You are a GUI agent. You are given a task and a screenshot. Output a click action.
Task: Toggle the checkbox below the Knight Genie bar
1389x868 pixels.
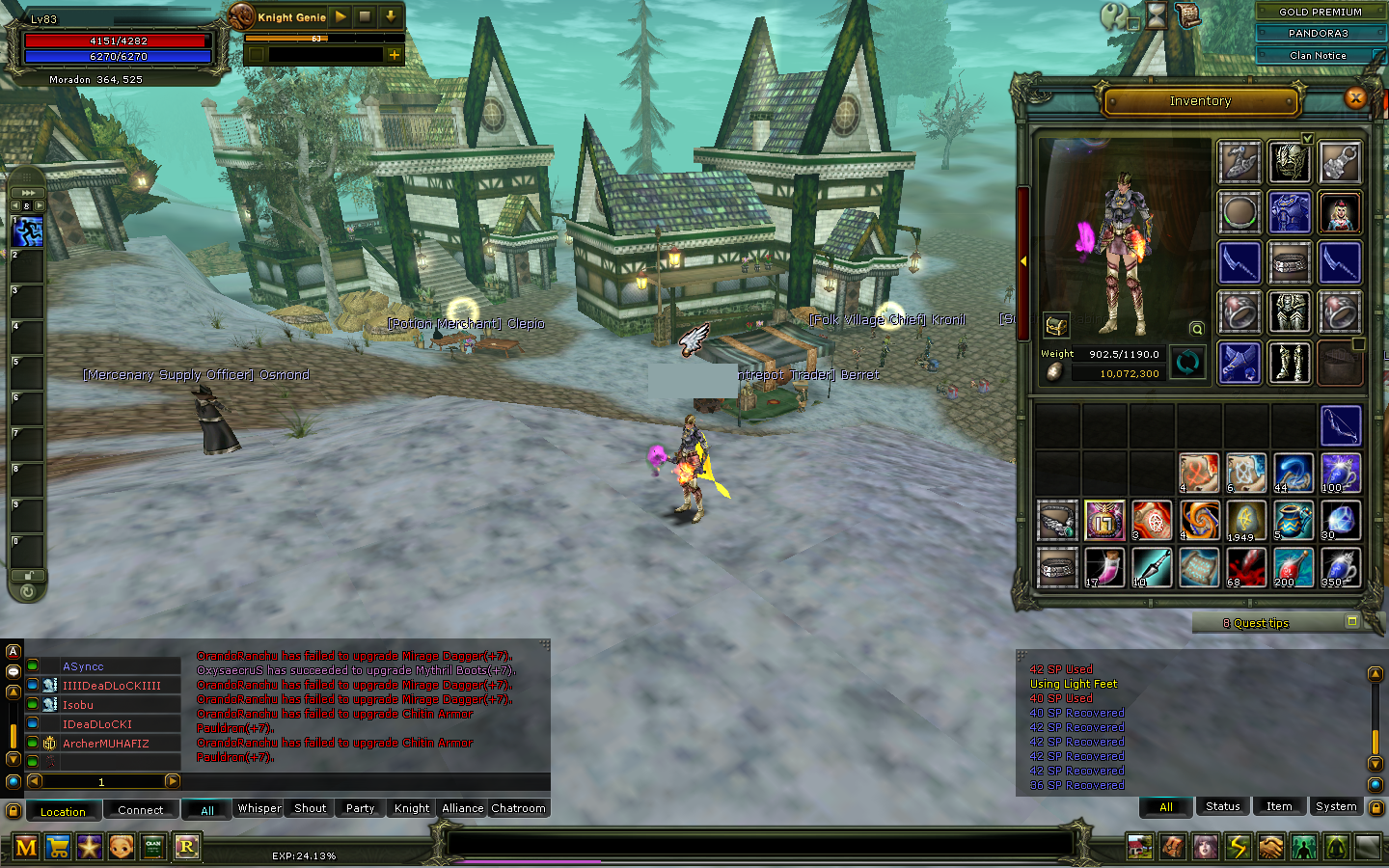256,55
